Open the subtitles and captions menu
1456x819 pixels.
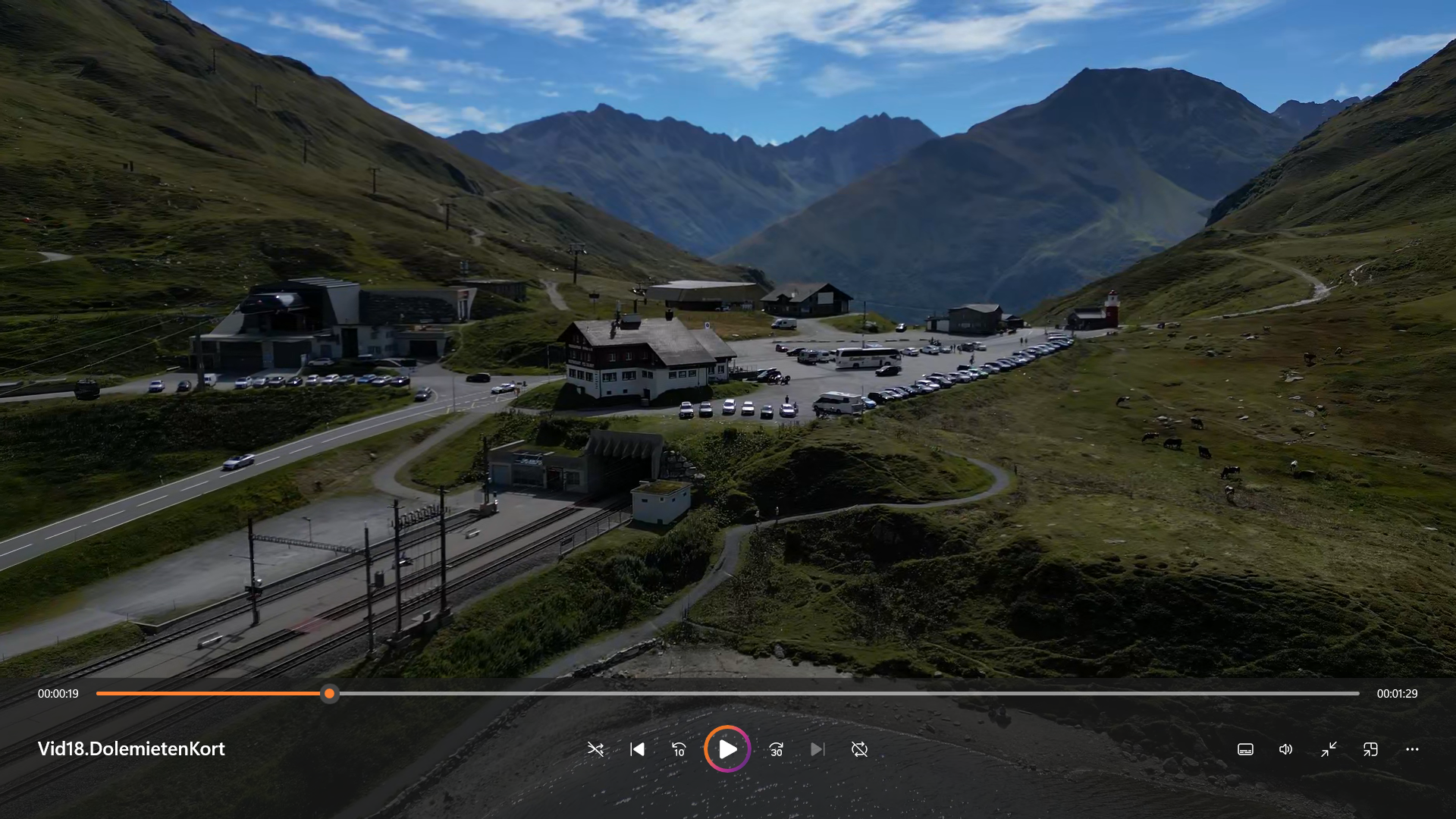[x=1245, y=749]
